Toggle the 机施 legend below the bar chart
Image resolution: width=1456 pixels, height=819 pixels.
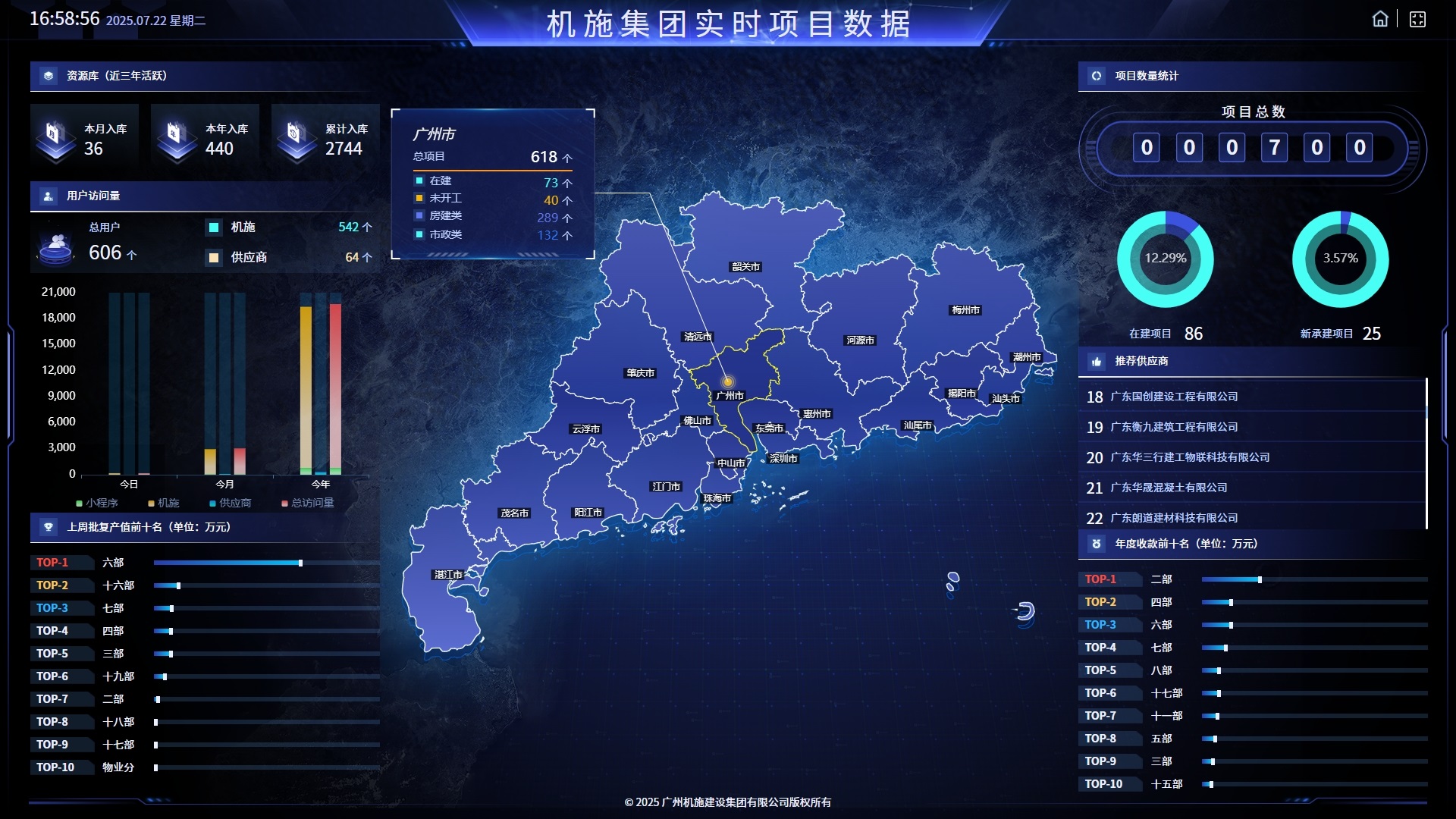[x=165, y=503]
